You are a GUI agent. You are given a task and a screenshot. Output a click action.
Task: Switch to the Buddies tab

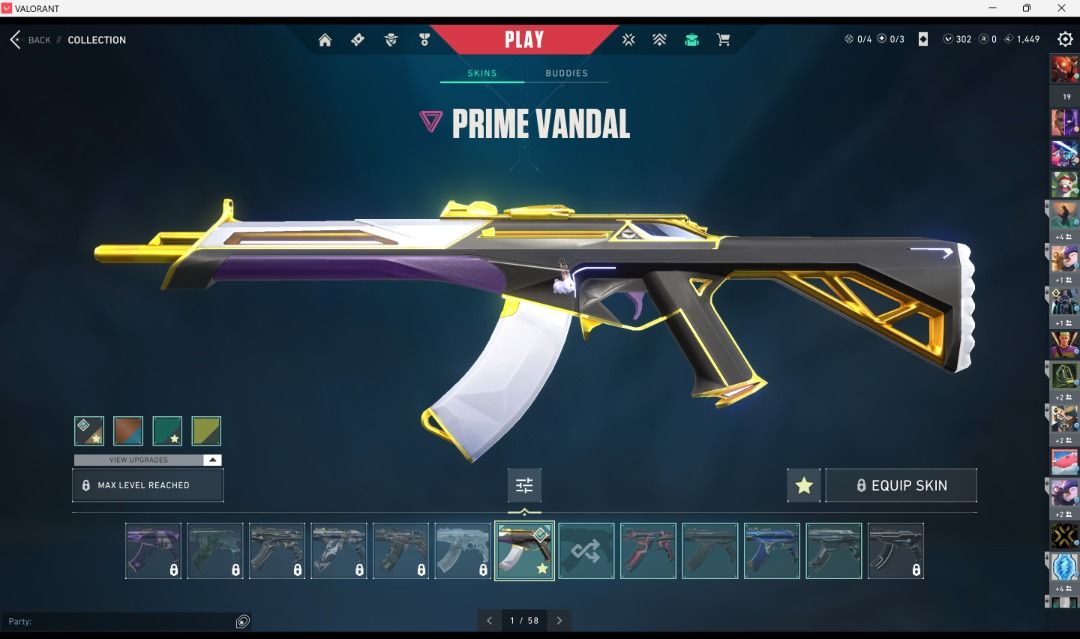(566, 73)
